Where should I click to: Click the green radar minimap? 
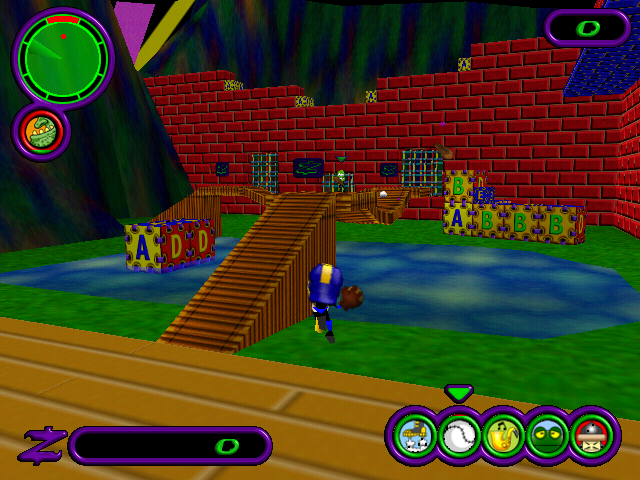pos(62,58)
